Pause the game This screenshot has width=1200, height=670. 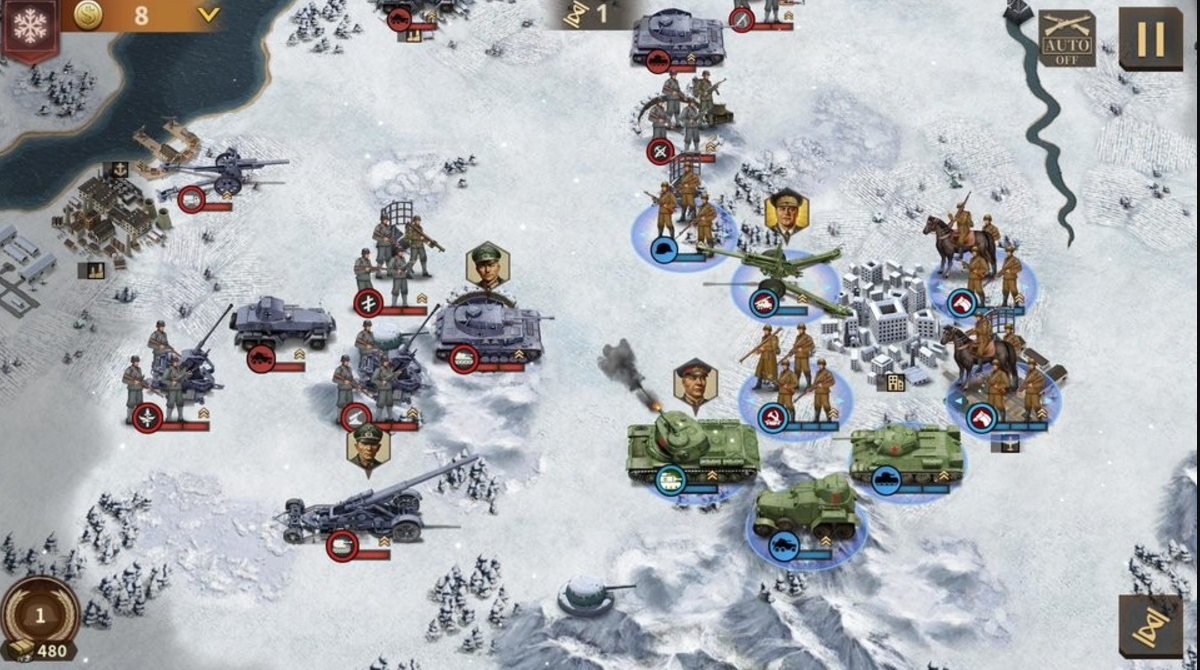tap(1150, 38)
